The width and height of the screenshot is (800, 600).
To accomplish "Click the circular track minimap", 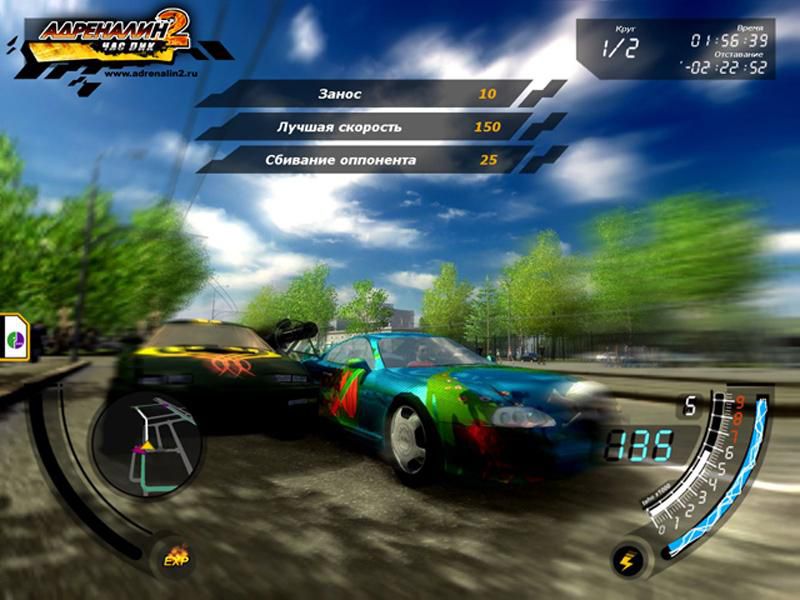I will pos(146,441).
